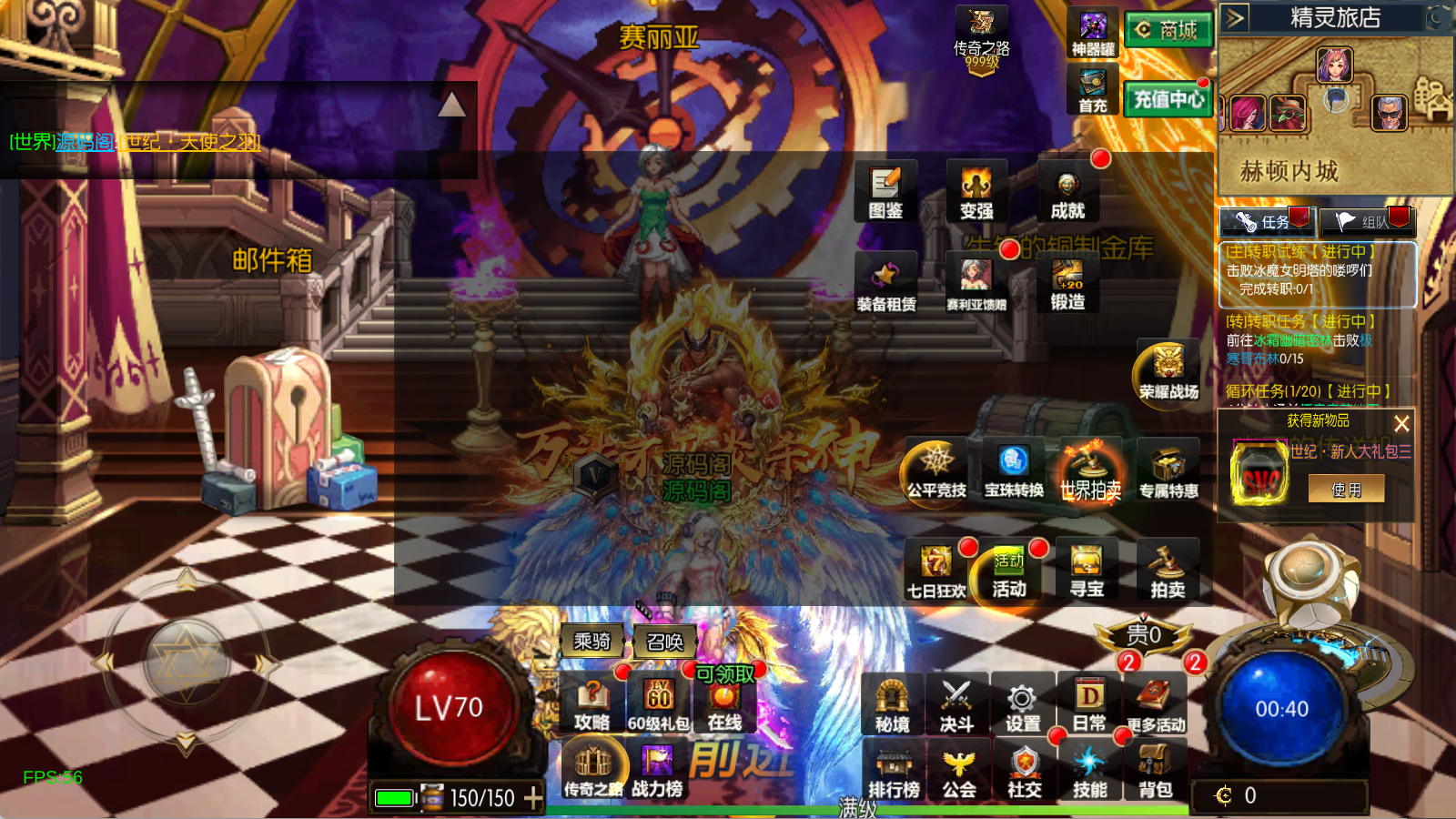The image size is (1456, 819).
Task: Click the 图鉴 codex icon
Action: pyautogui.click(x=885, y=193)
